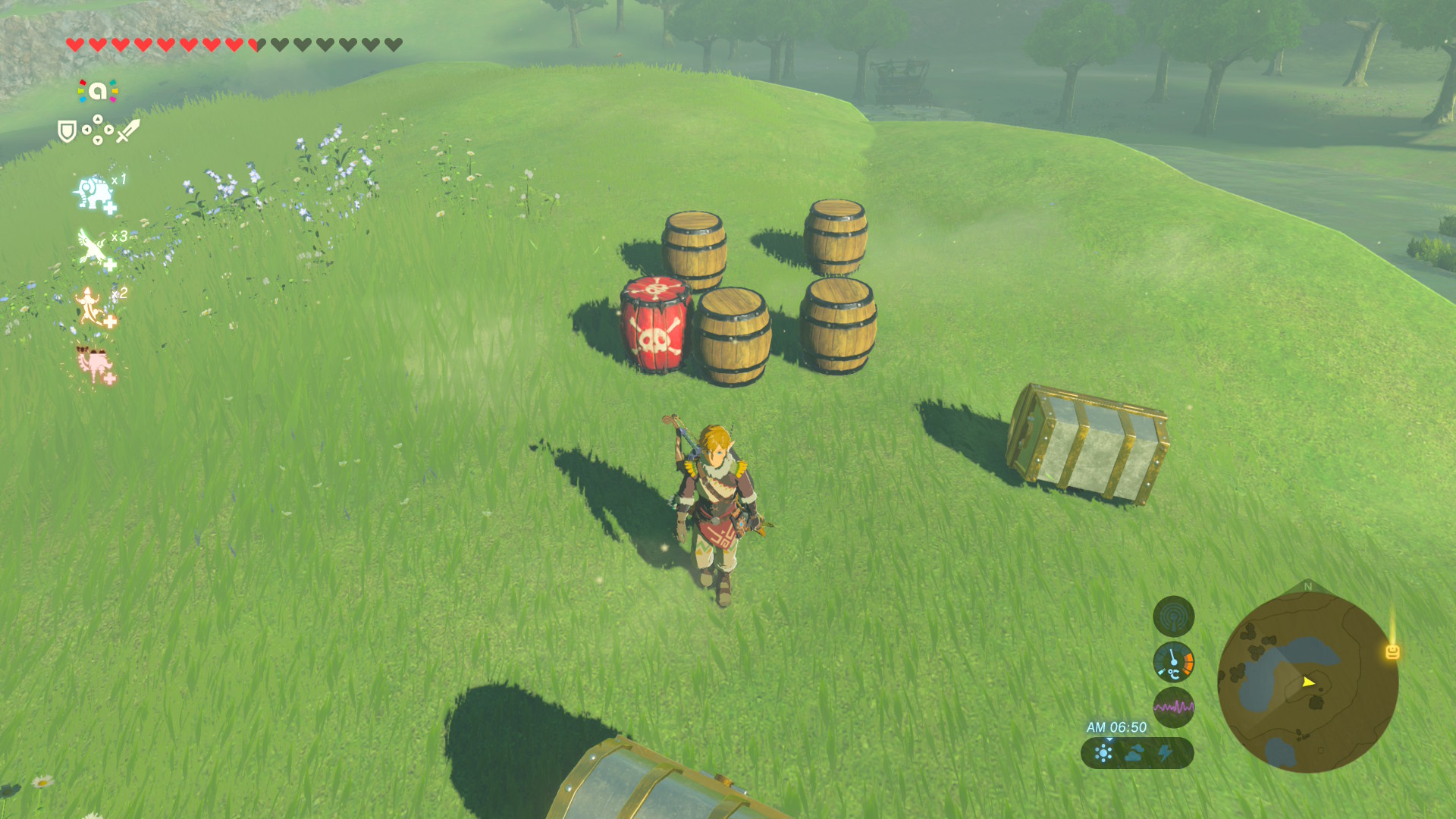Select the cloudy weather forecast icon

pos(1134,753)
